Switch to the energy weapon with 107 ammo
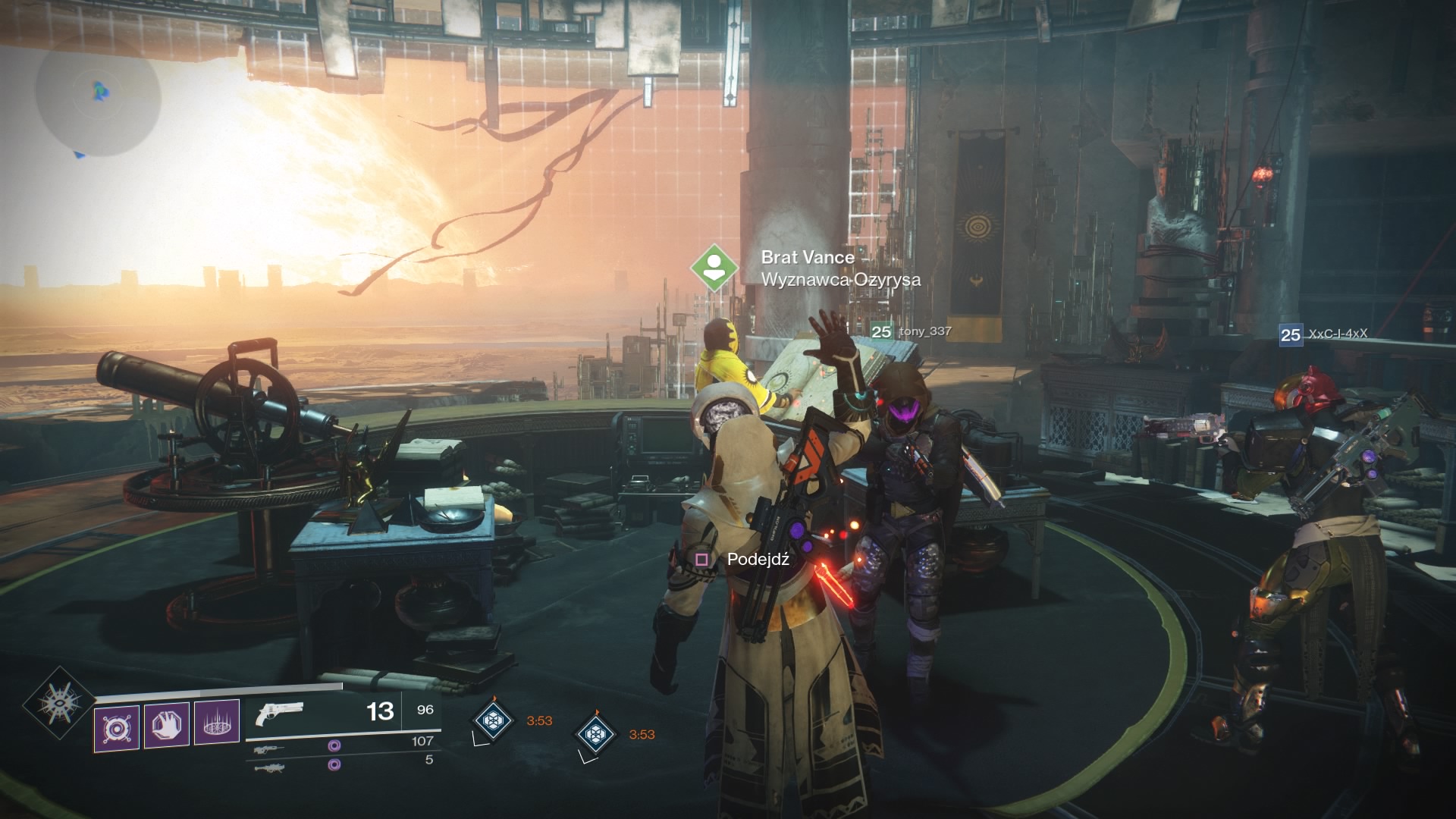Screen dimensions: 1456x819 (270, 748)
